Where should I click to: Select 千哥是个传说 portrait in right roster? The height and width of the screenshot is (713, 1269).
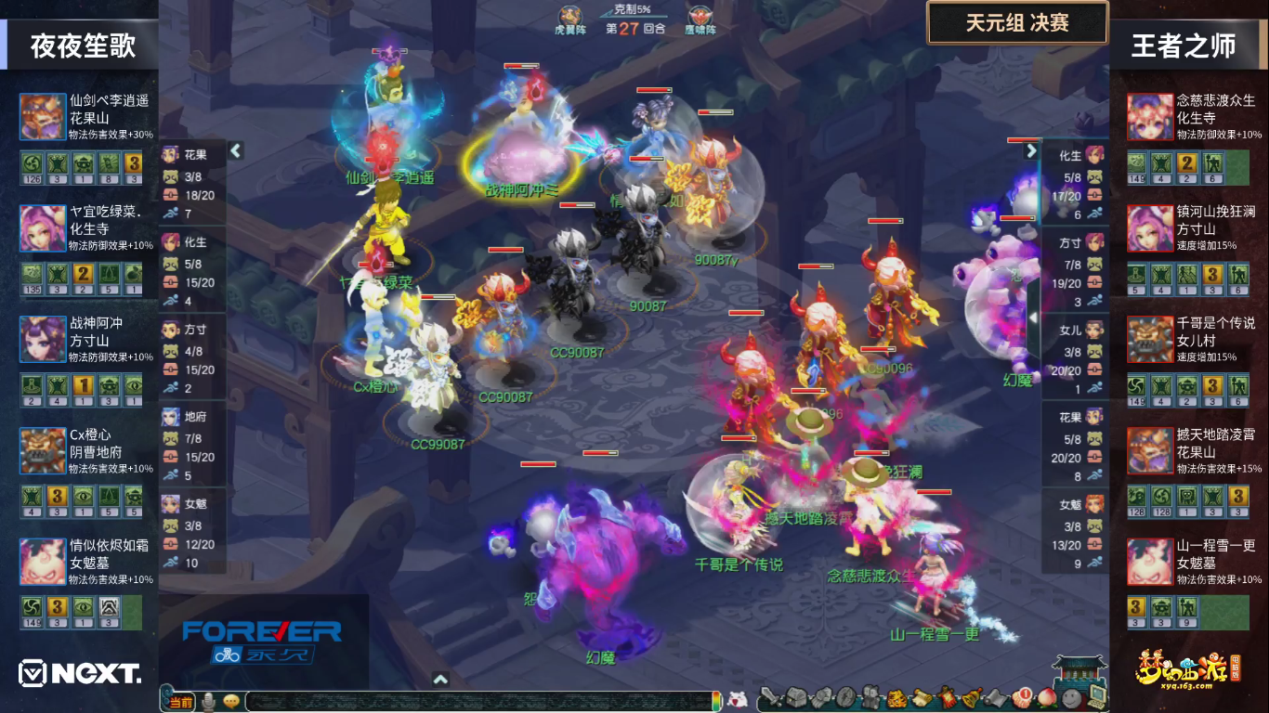pyautogui.click(x=1150, y=340)
